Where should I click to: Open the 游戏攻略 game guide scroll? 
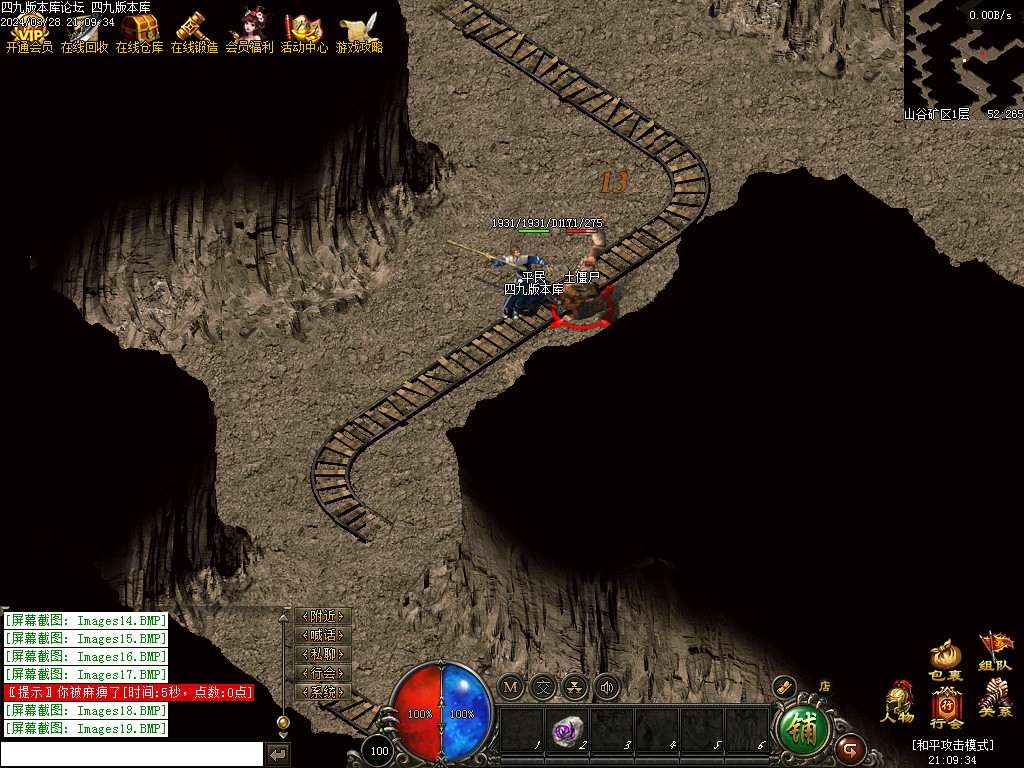point(358,31)
